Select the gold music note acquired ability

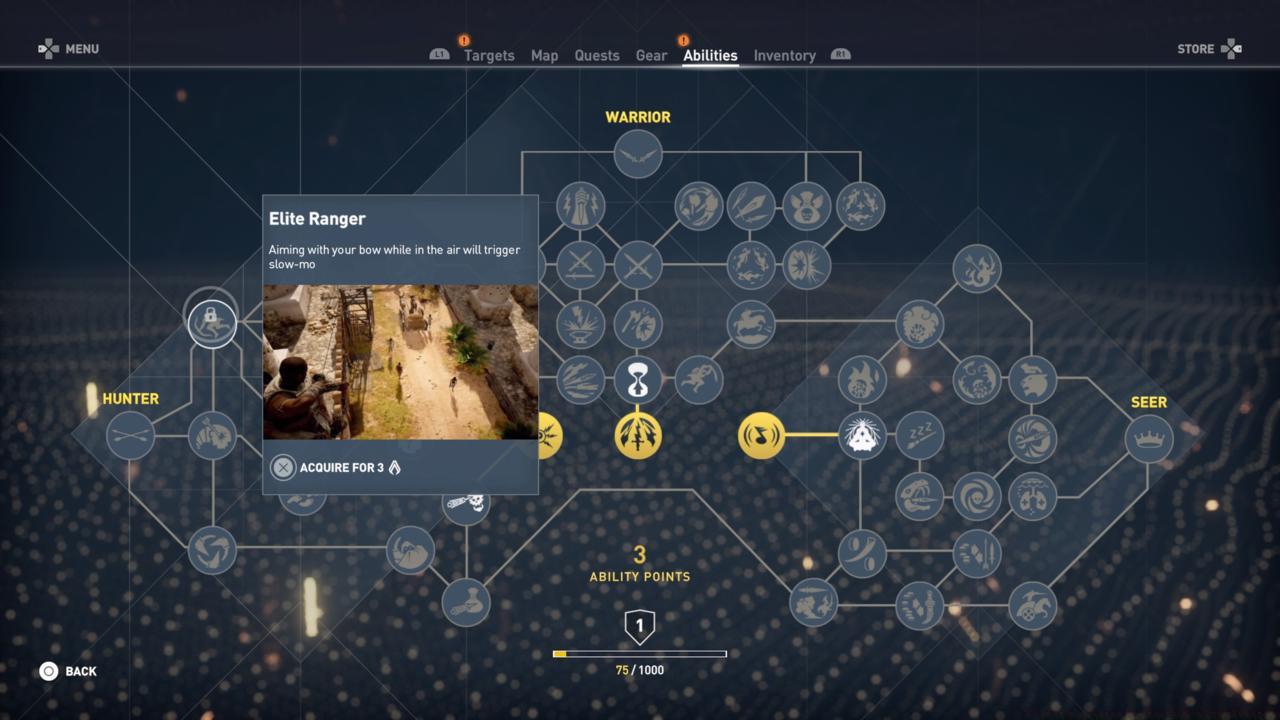(762, 437)
